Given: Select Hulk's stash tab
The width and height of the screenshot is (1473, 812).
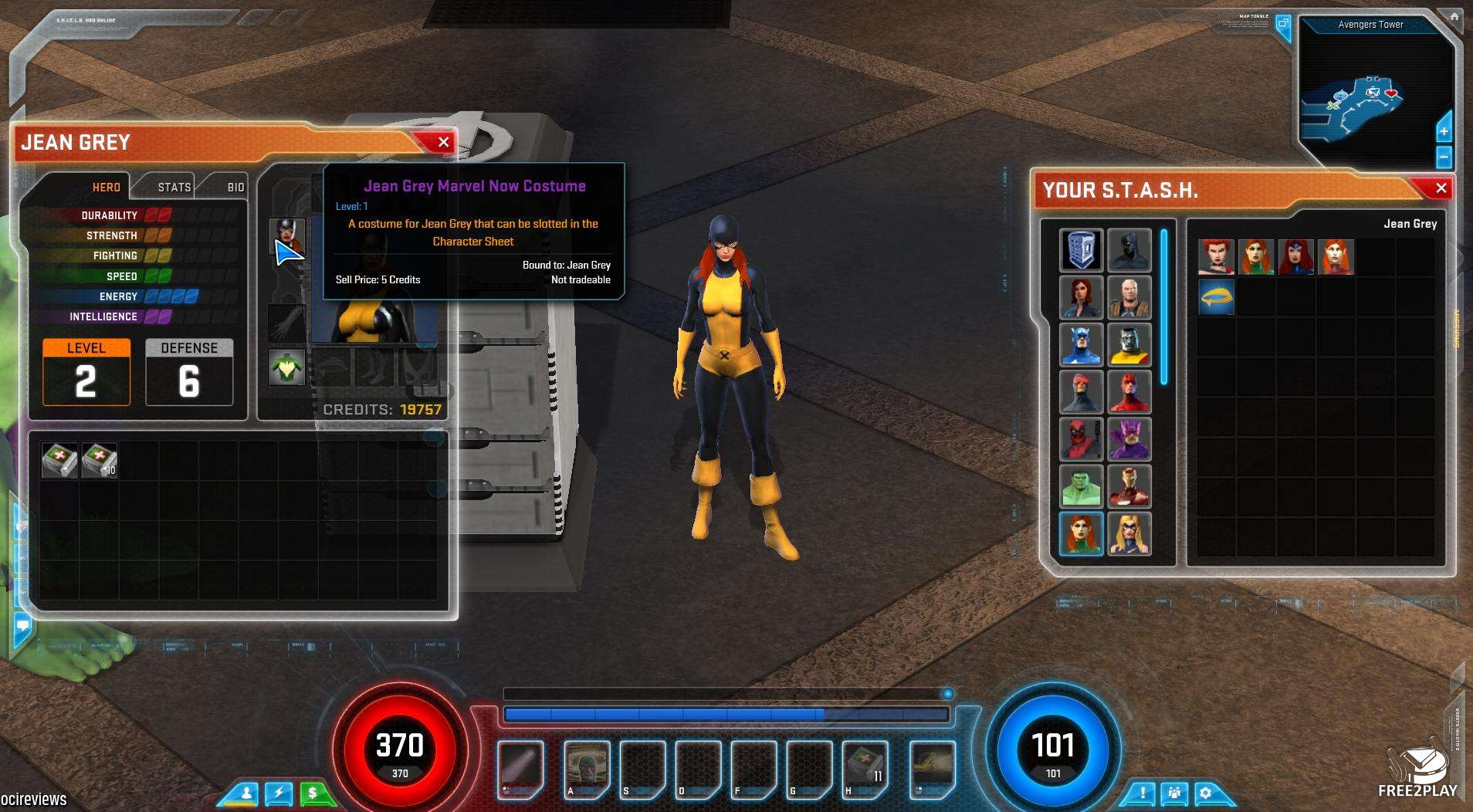Looking at the screenshot, I should click(x=1081, y=486).
